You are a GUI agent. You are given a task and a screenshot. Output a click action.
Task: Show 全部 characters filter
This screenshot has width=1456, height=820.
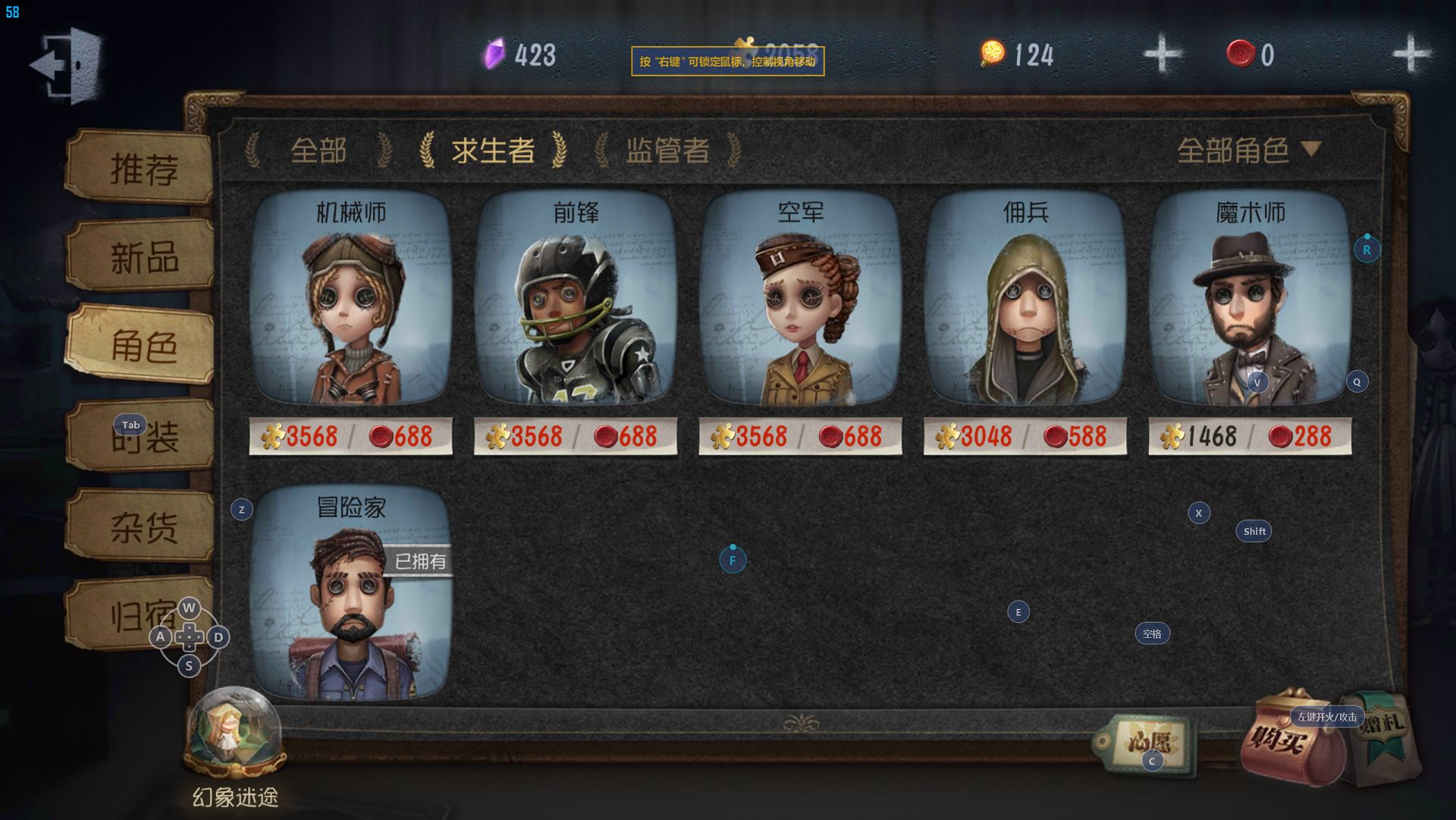click(318, 150)
